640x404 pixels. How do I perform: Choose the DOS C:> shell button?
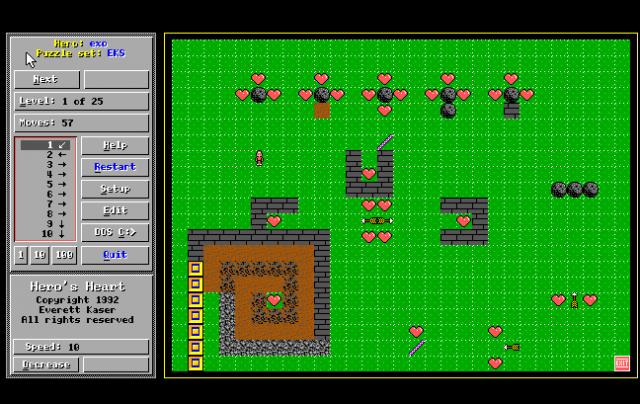[x=115, y=232]
